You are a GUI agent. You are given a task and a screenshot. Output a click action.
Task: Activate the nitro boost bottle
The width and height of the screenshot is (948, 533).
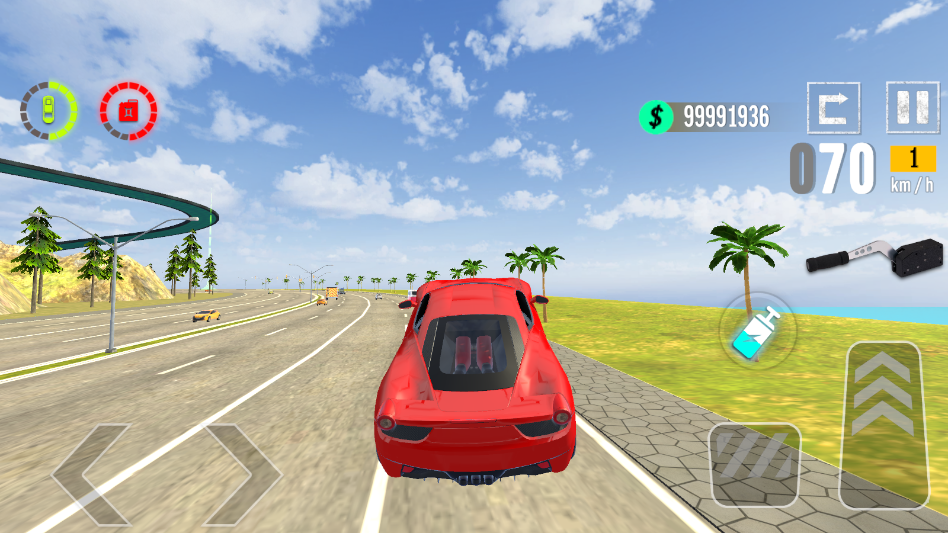[x=757, y=331]
